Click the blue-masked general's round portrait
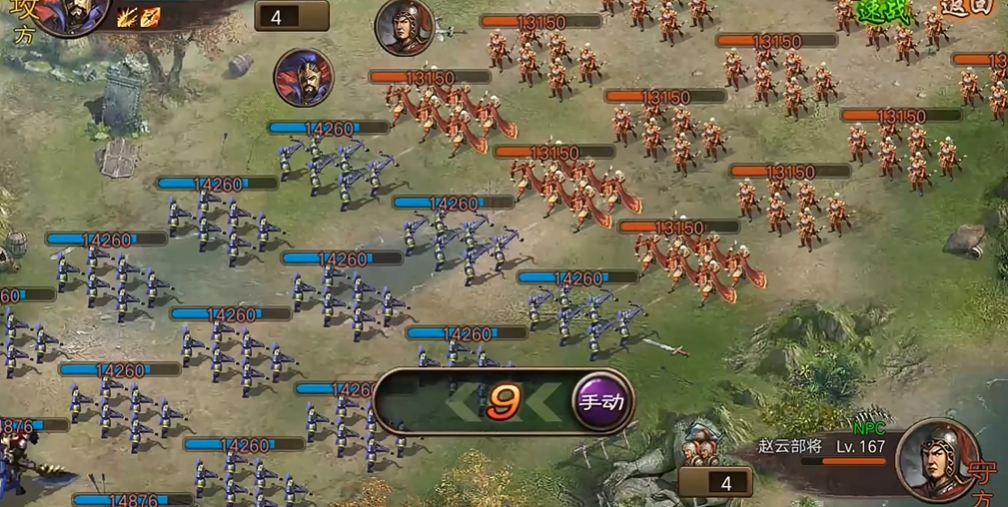The height and width of the screenshot is (507, 1008). pos(304,77)
